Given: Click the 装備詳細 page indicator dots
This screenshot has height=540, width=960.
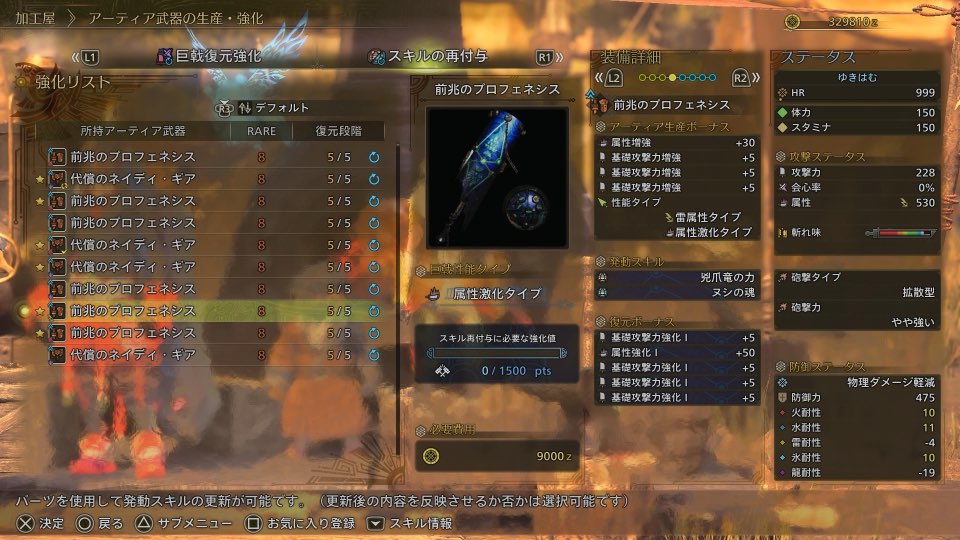Looking at the screenshot, I should point(676,77).
